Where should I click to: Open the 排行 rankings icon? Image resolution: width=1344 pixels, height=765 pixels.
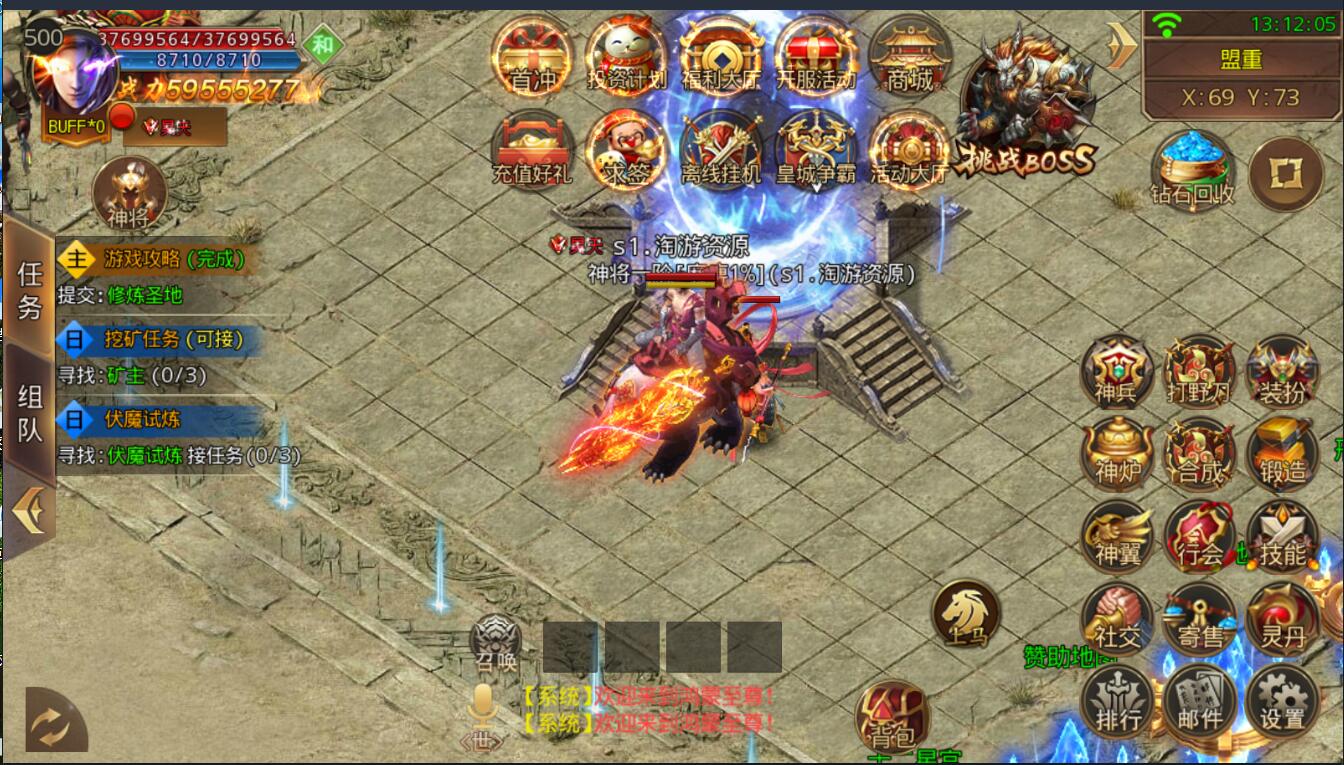click(1117, 700)
